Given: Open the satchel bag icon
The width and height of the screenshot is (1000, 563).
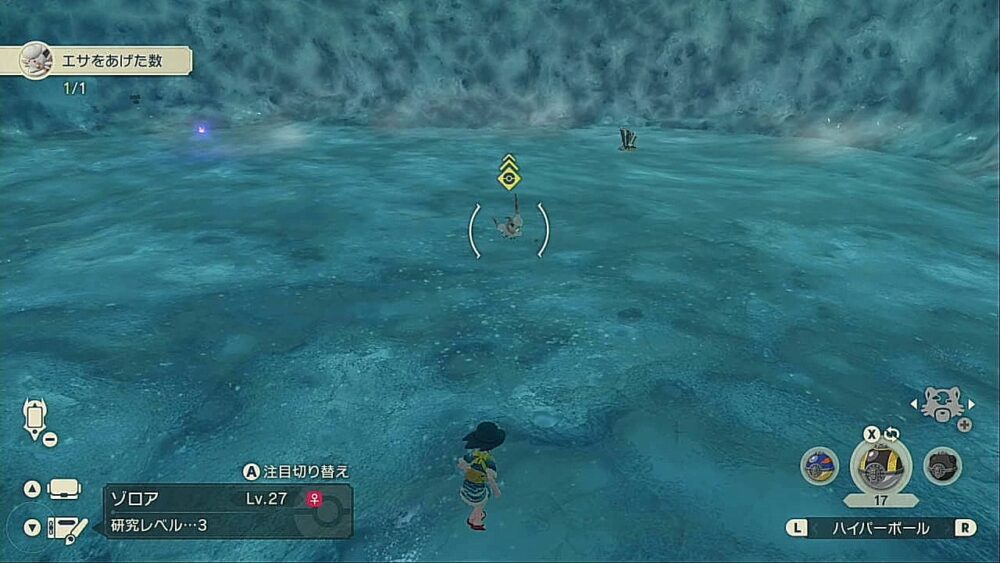Looking at the screenshot, I should [x=65, y=489].
